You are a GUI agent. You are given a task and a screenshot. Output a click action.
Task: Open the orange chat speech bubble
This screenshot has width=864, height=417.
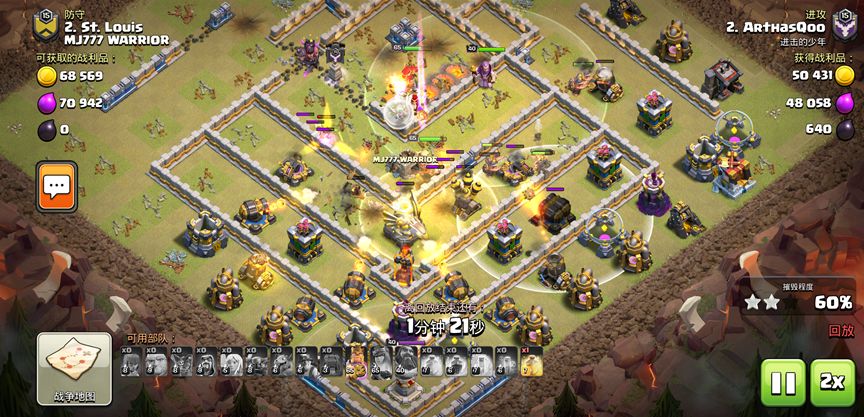(58, 186)
